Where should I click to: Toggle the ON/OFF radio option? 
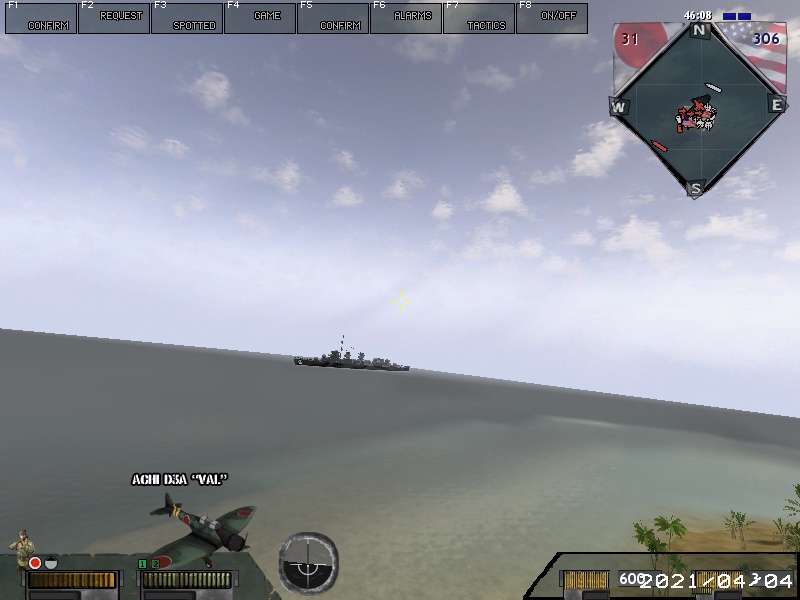pos(552,18)
